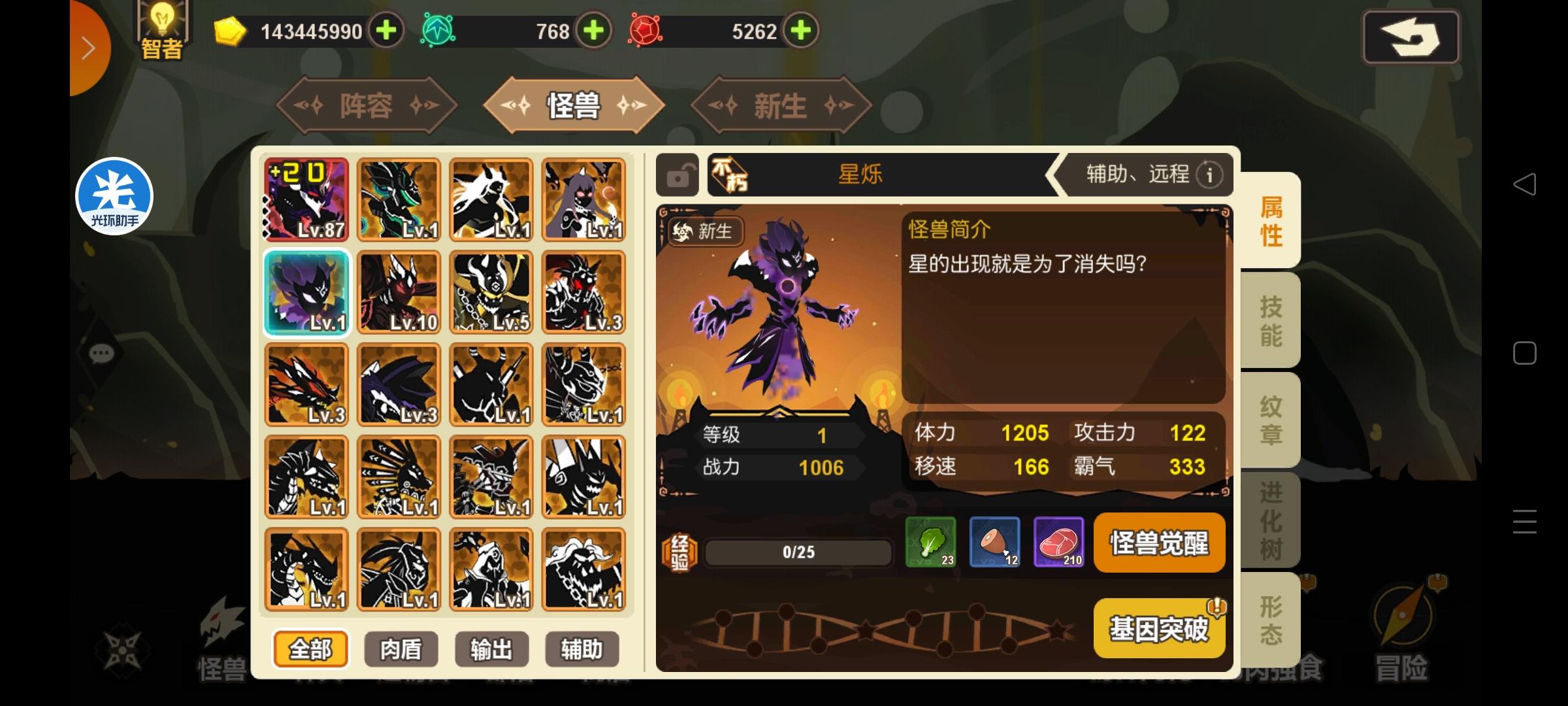The height and width of the screenshot is (706, 1568).
Task: Click the lock icon next to monster name
Action: click(x=678, y=175)
